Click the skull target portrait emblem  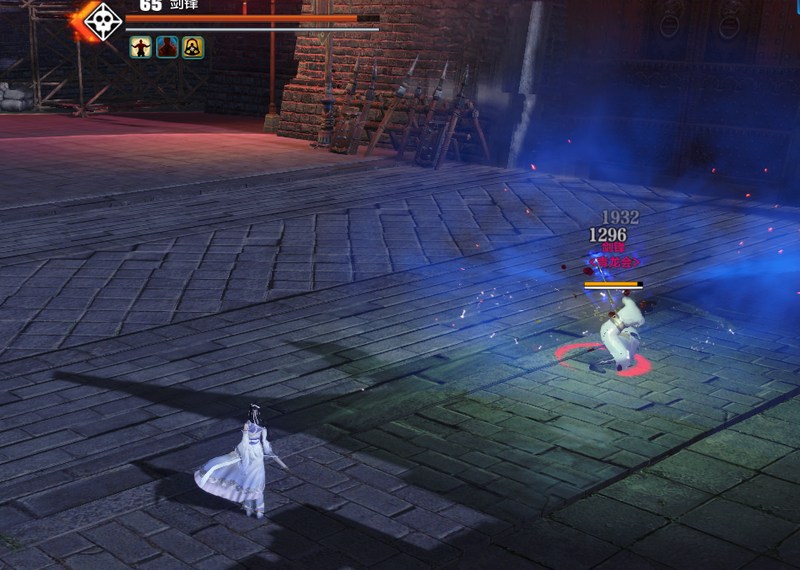[x=101, y=21]
